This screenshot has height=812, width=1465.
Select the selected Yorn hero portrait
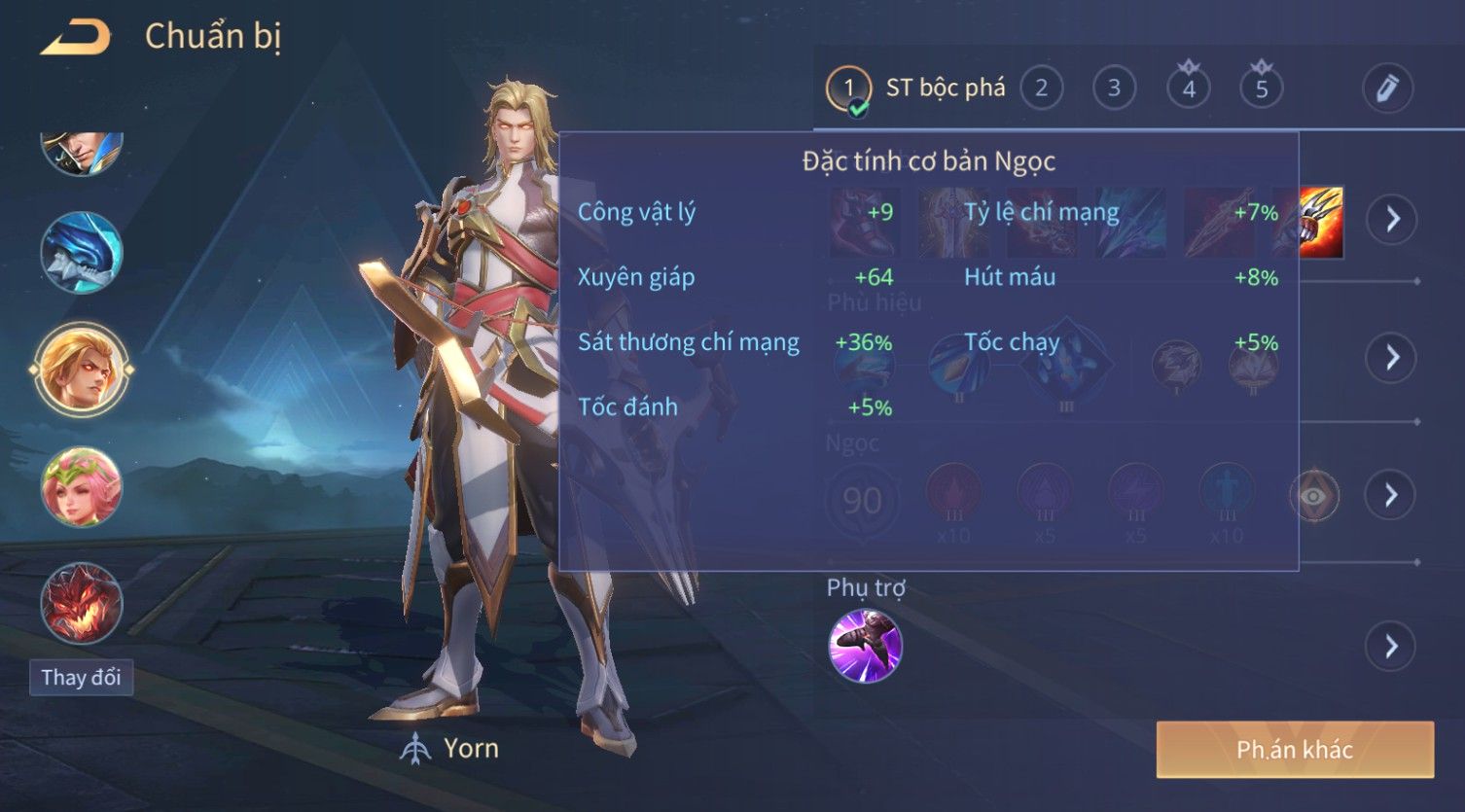point(82,369)
